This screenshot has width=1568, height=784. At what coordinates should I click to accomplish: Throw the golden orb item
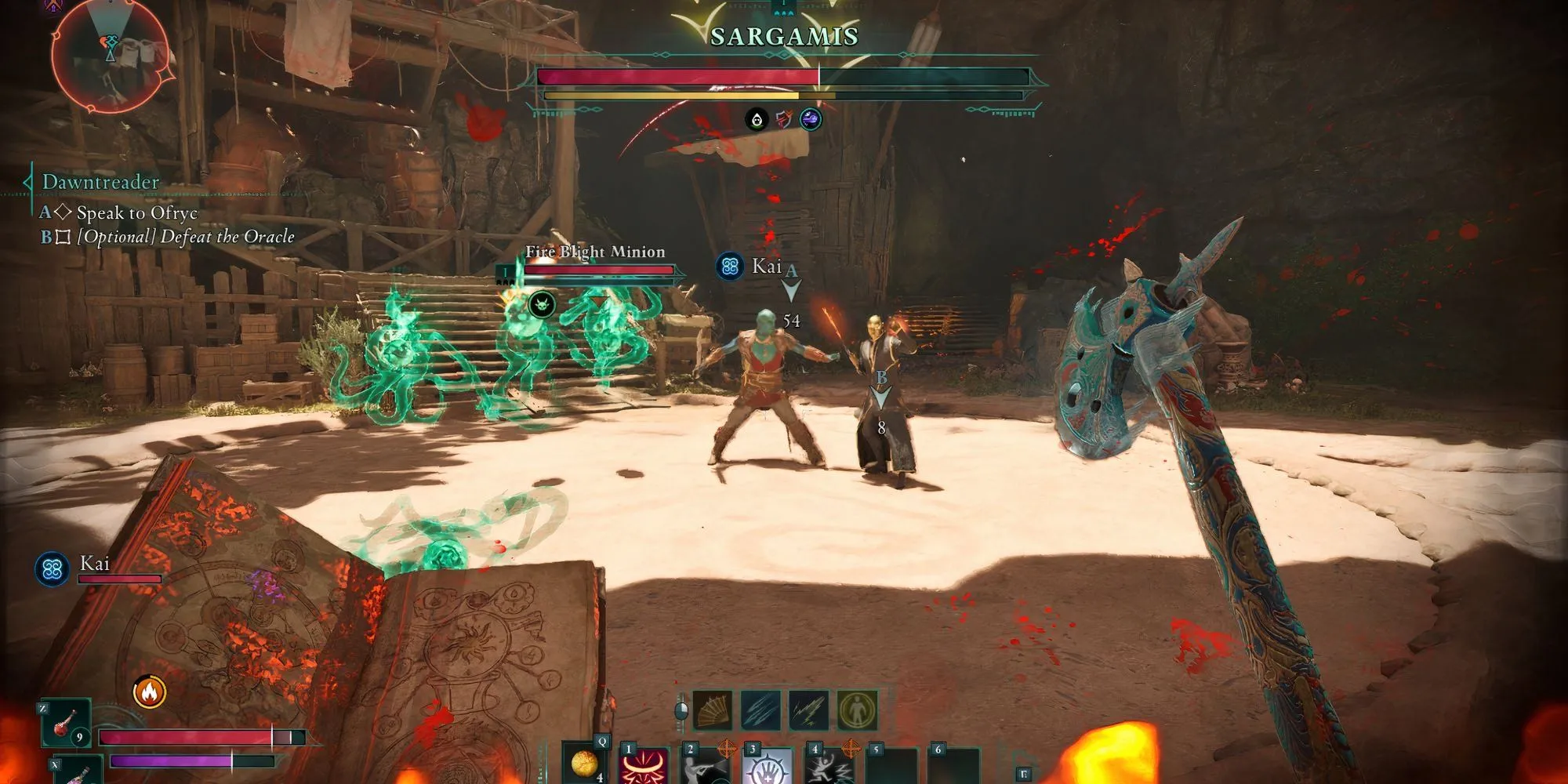[x=585, y=762]
